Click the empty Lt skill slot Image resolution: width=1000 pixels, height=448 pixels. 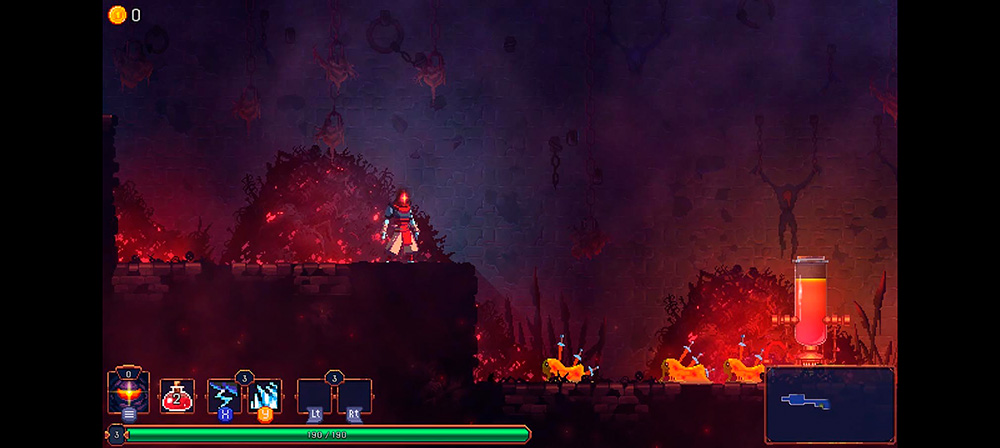(x=314, y=396)
